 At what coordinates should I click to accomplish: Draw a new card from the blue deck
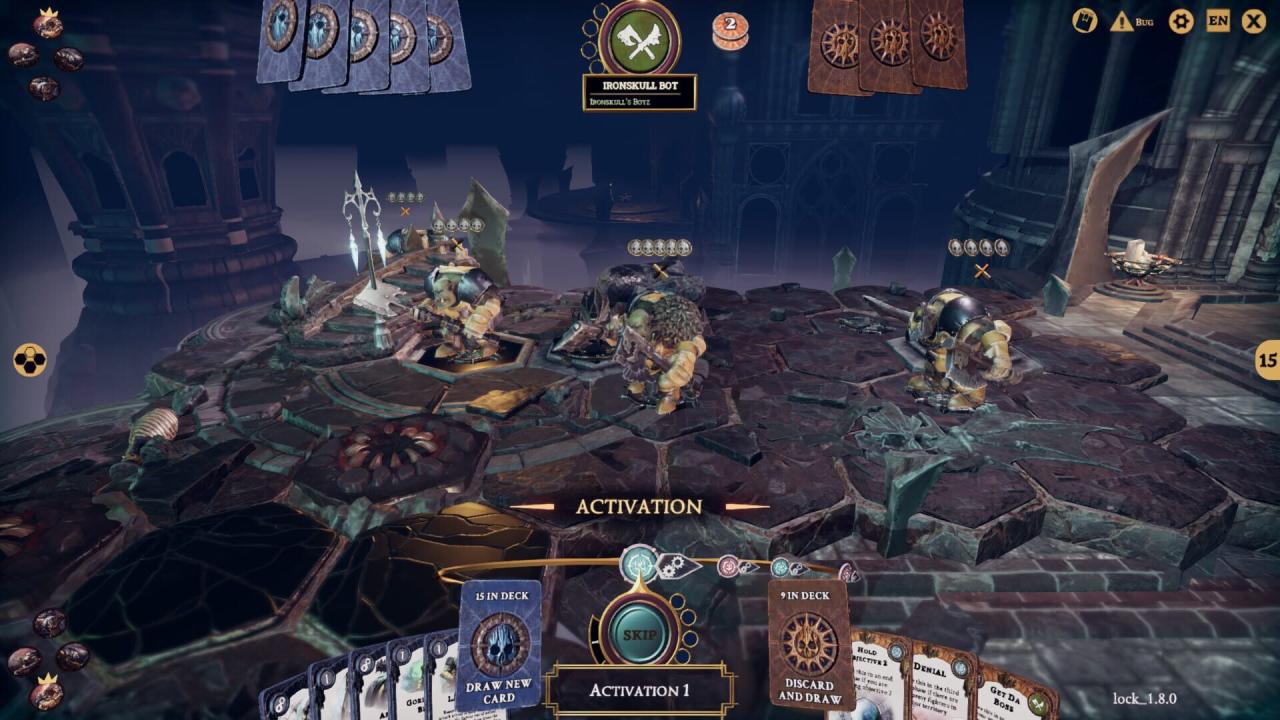tap(499, 645)
